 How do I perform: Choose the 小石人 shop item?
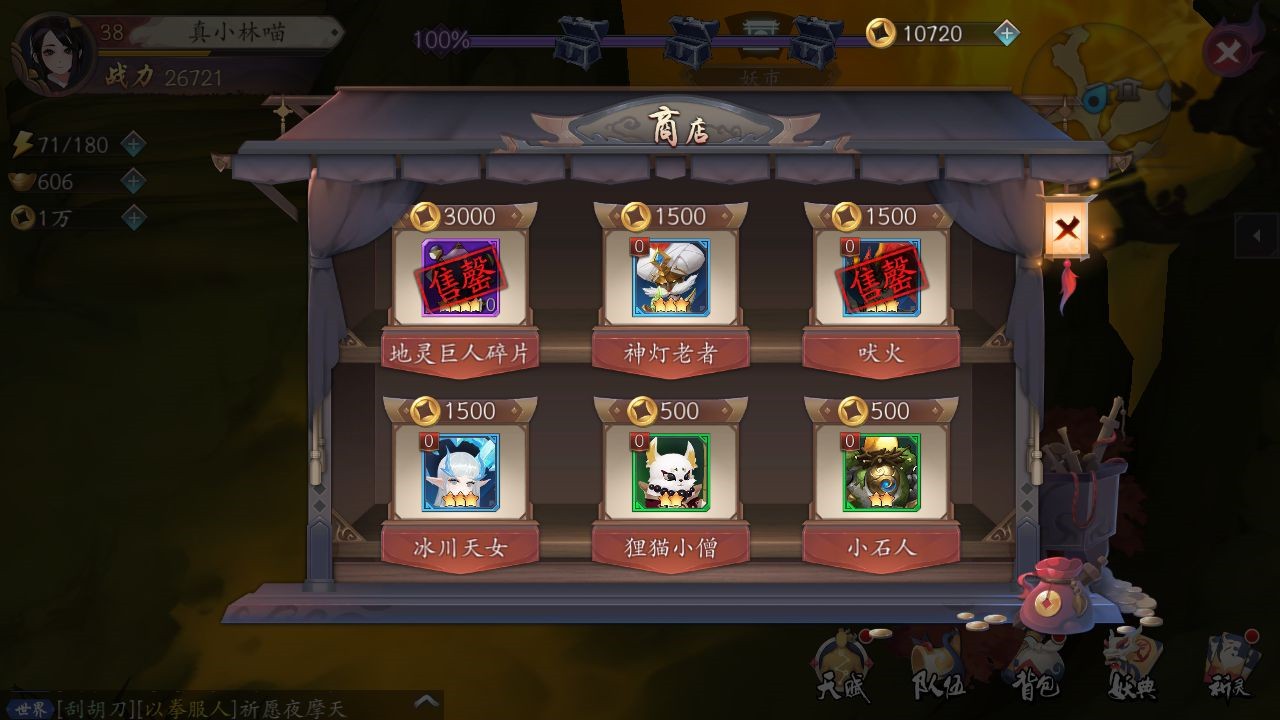pos(881,473)
